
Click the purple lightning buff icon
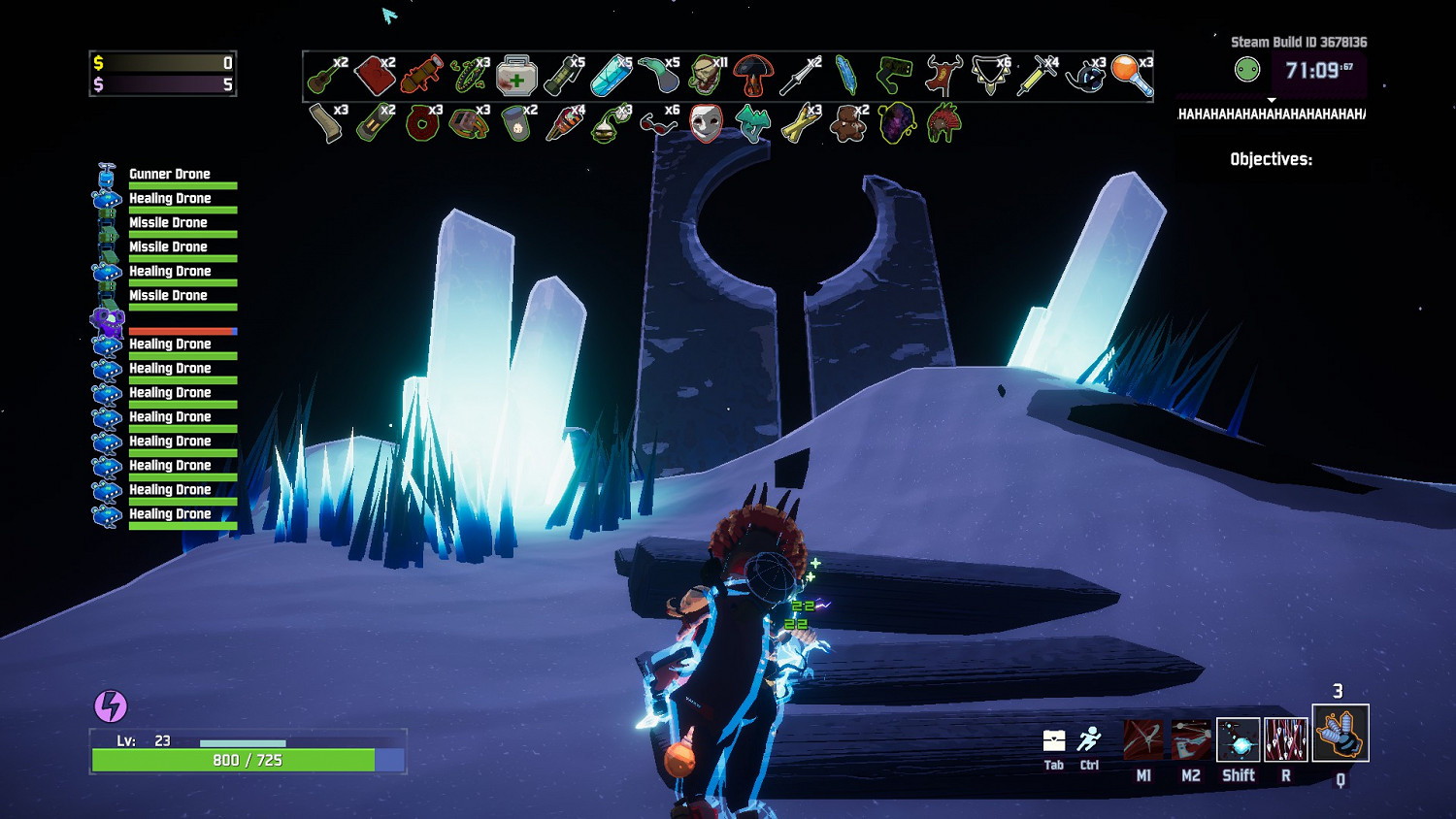(111, 706)
